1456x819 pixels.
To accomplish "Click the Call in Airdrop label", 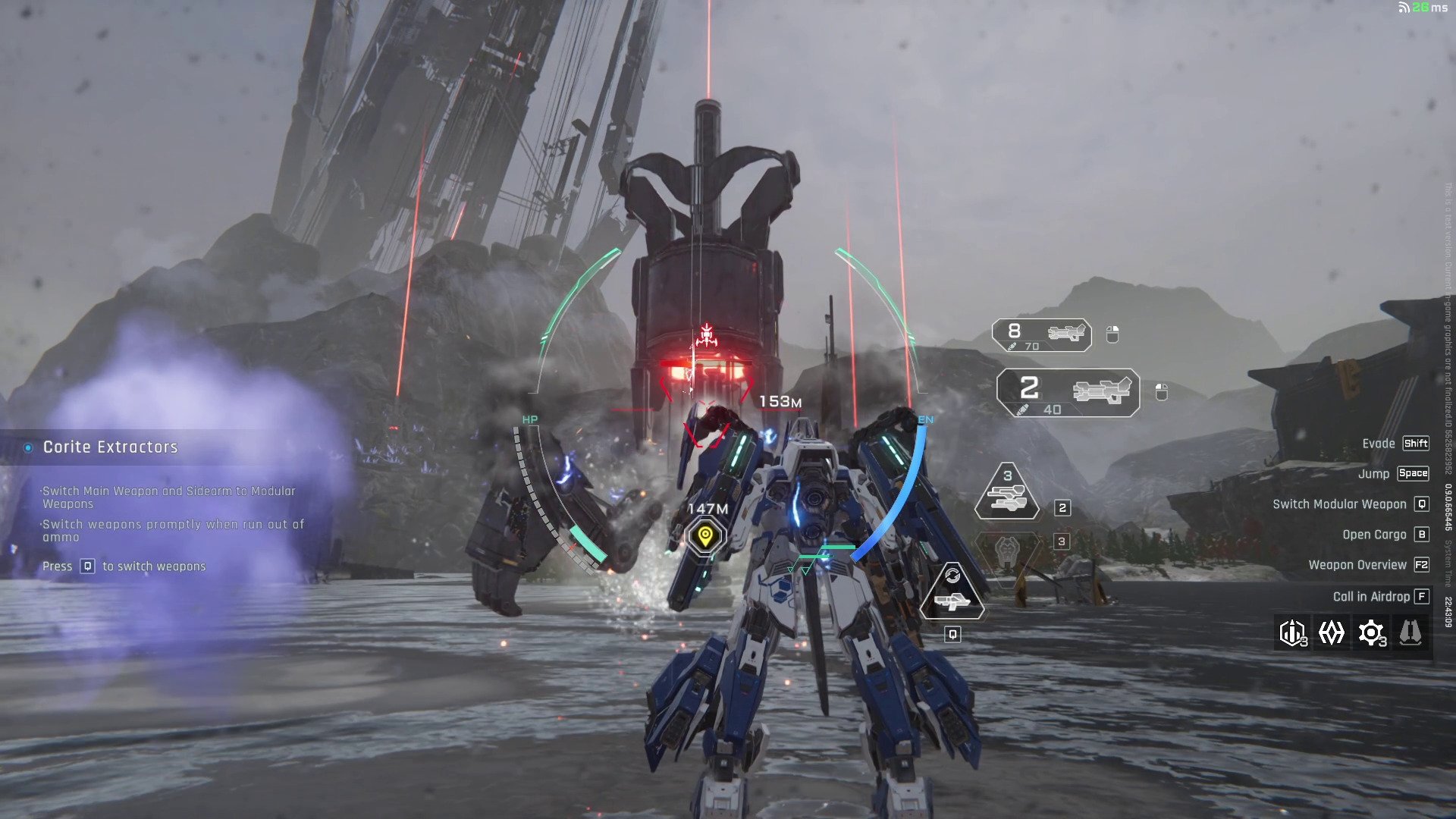I will (1371, 597).
